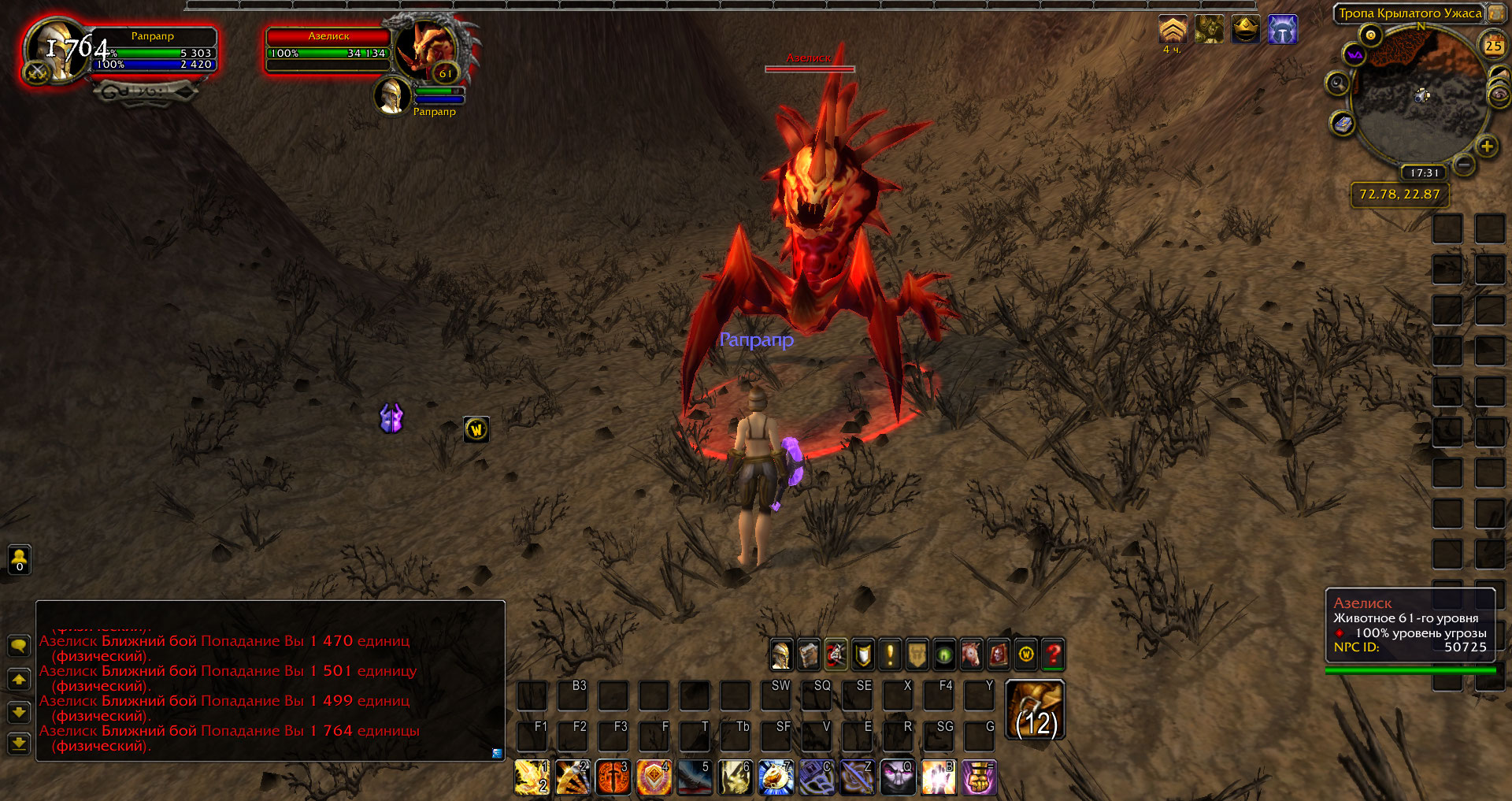Open the character info helmet micro button
1512x801 pixels.
781,655
